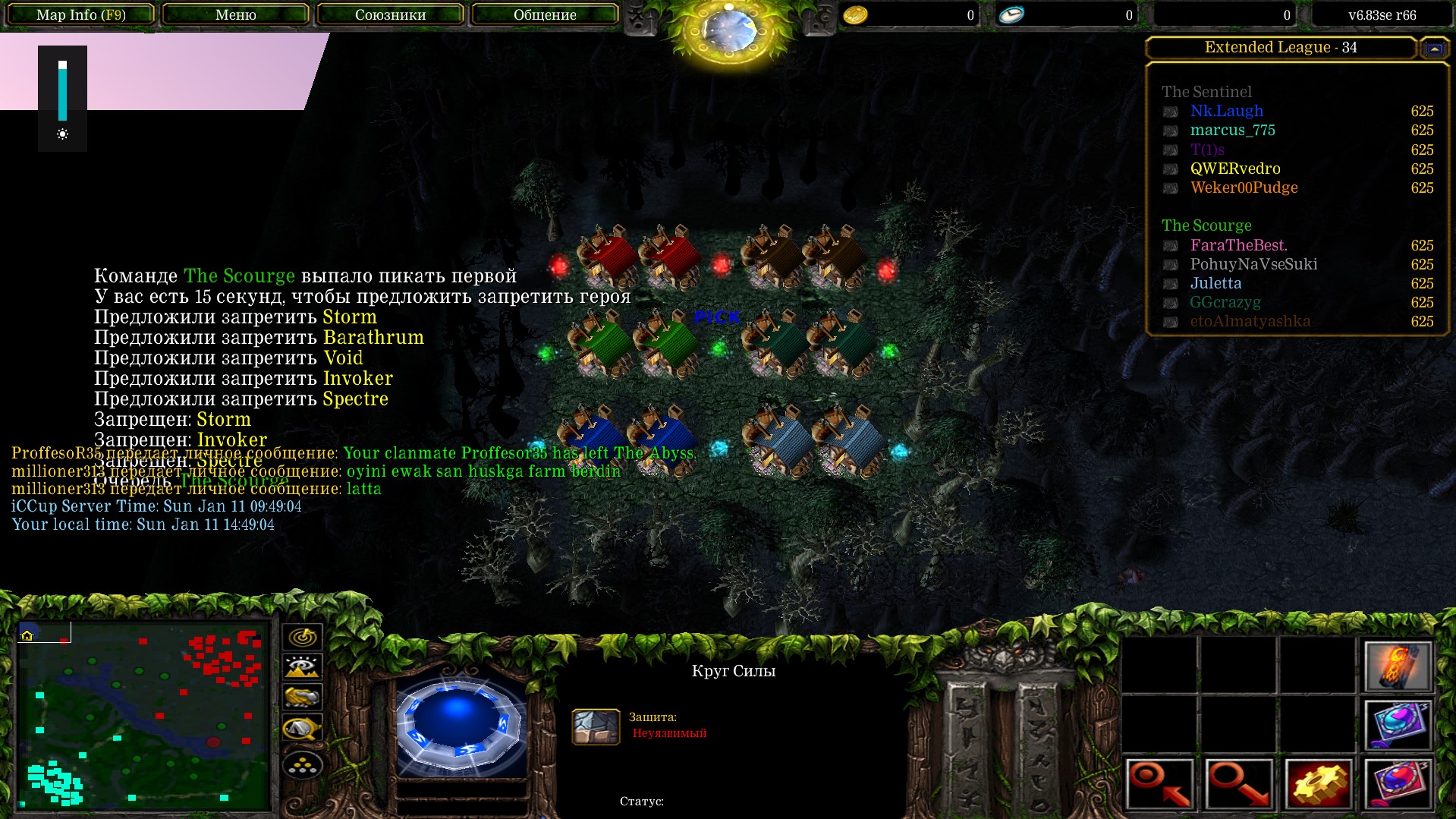The width and height of the screenshot is (1456, 819).
Task: Use the flaming rune tablet ability
Action: (1398, 666)
